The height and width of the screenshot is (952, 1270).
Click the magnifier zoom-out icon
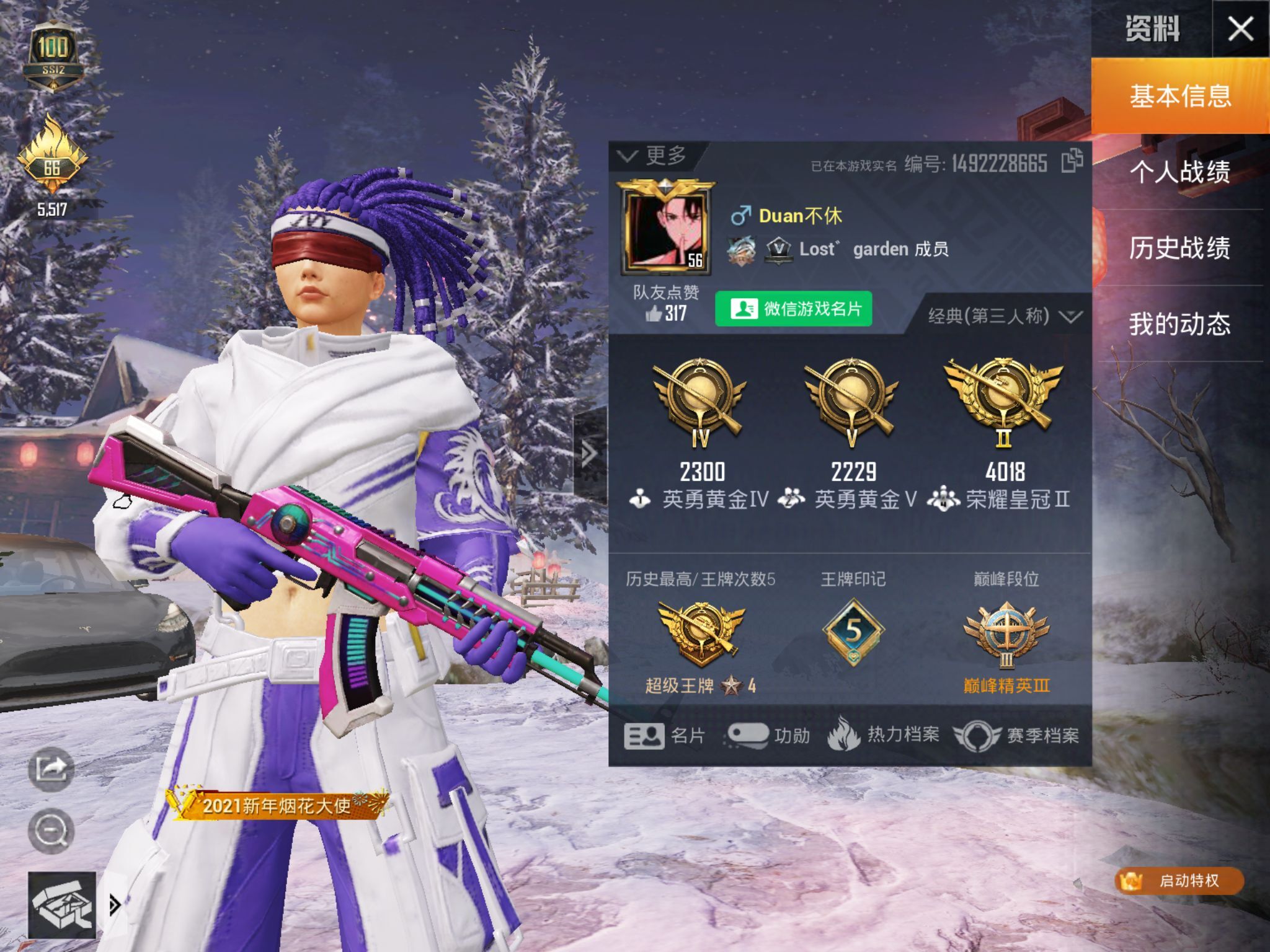[51, 831]
